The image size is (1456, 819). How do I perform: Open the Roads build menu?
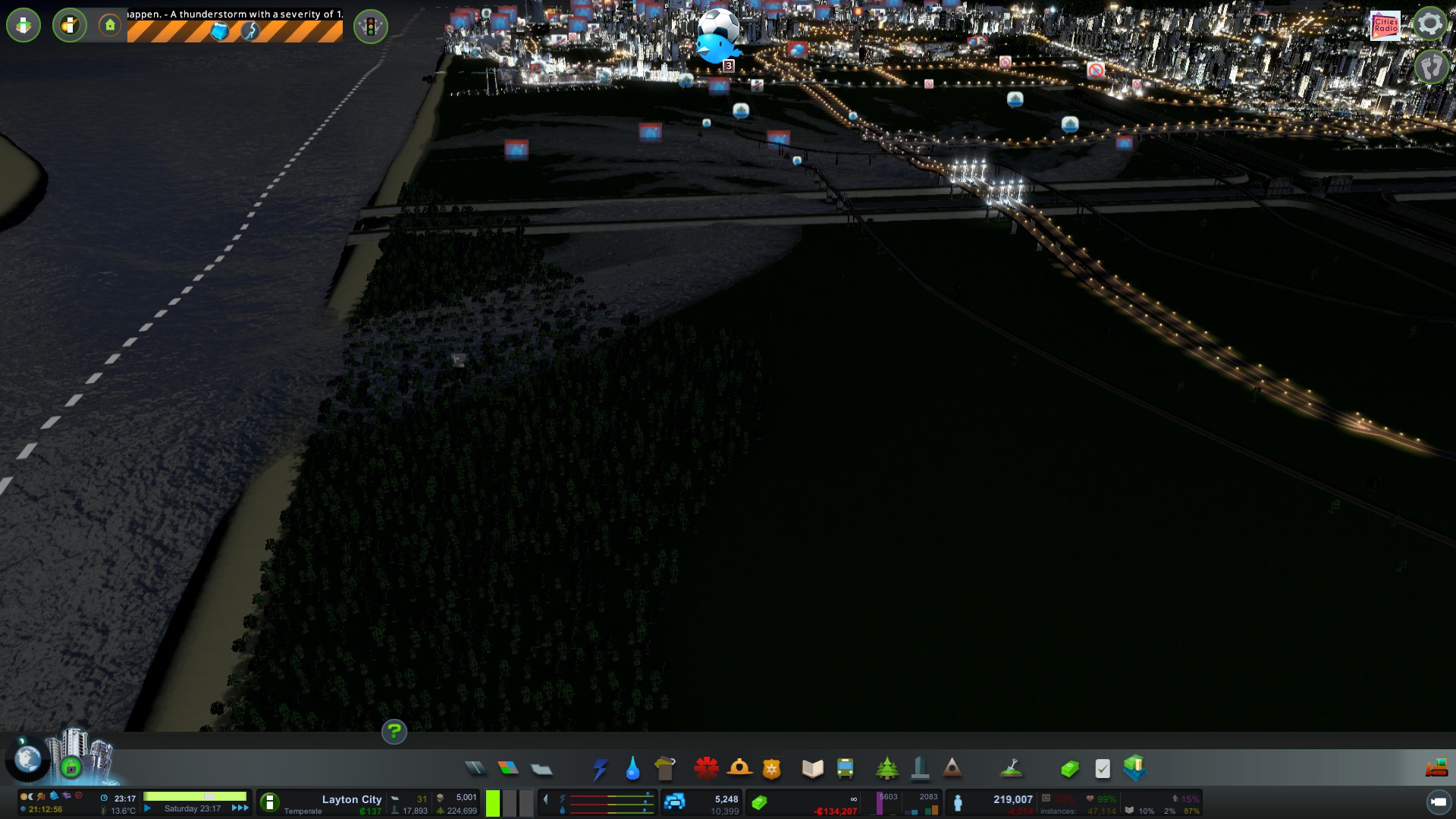475,769
